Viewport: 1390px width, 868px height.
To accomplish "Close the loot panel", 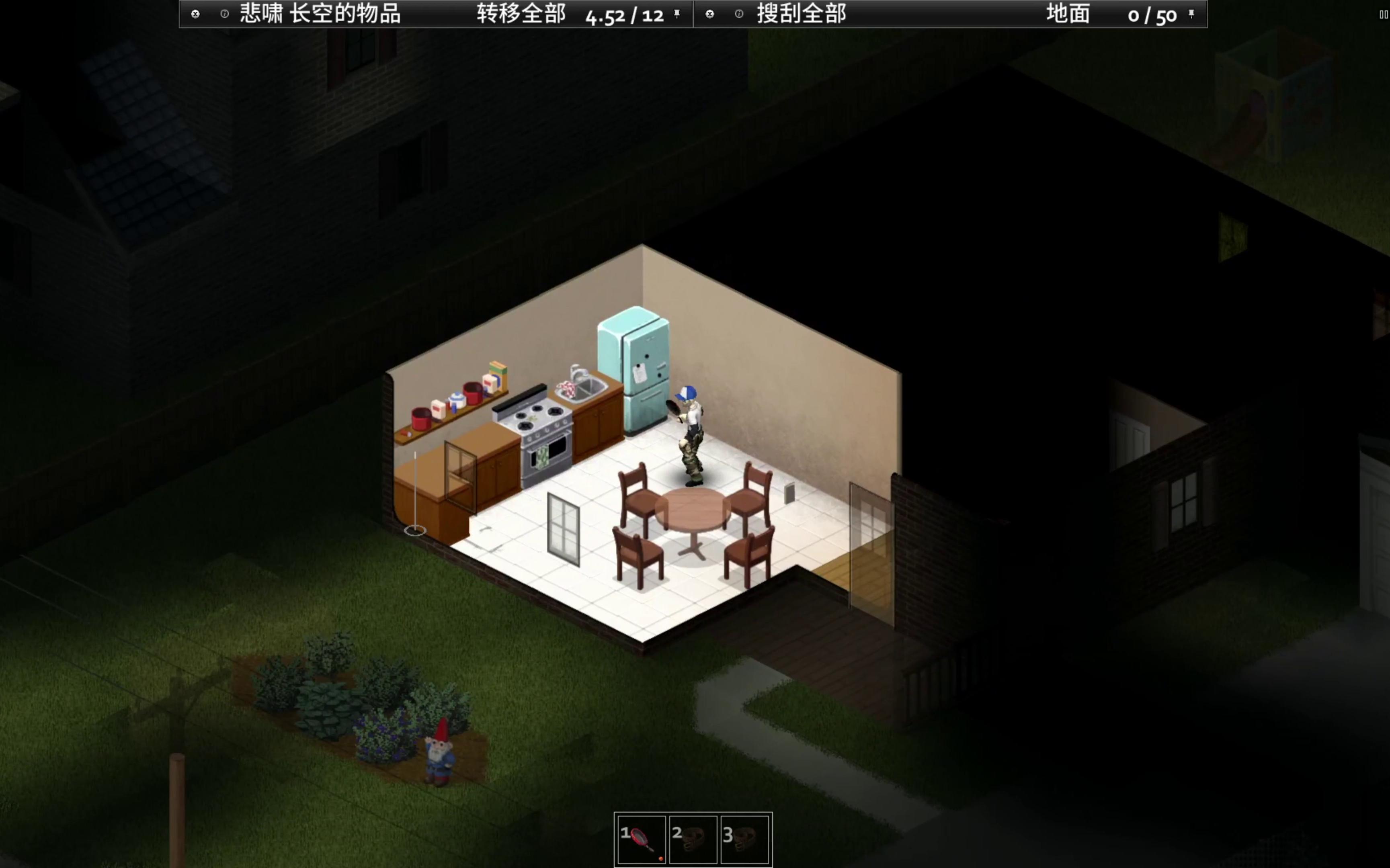I will (x=709, y=14).
